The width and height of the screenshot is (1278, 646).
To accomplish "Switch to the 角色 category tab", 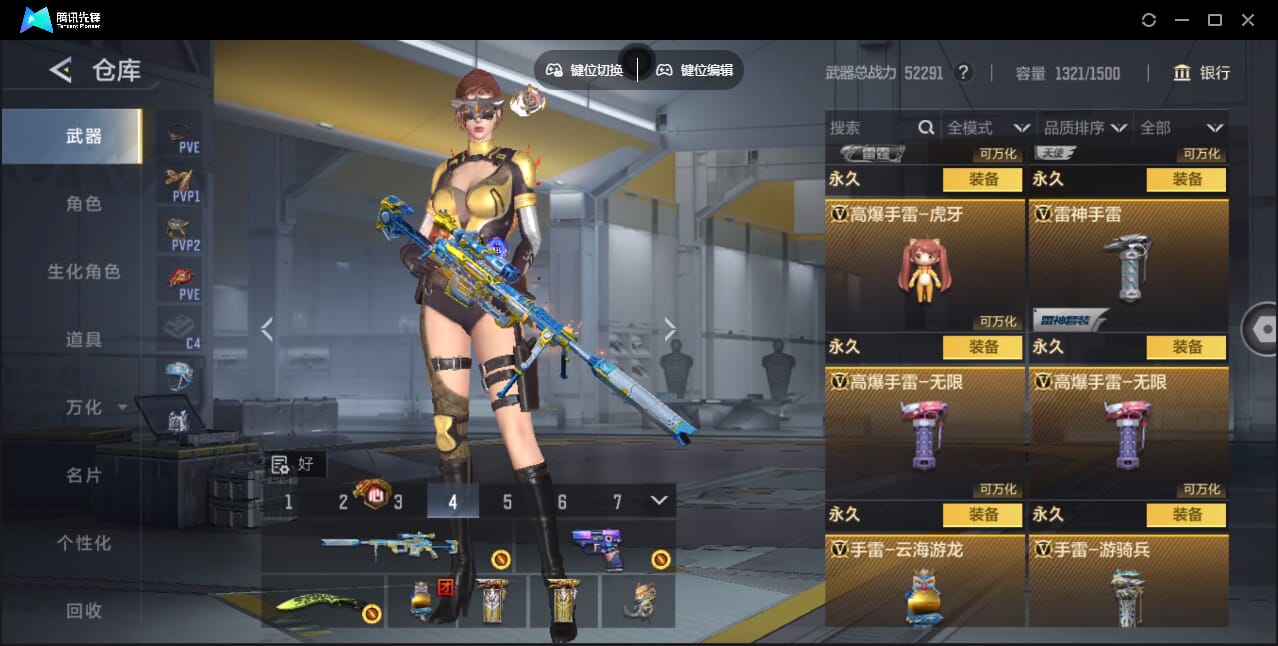I will pyautogui.click(x=84, y=204).
